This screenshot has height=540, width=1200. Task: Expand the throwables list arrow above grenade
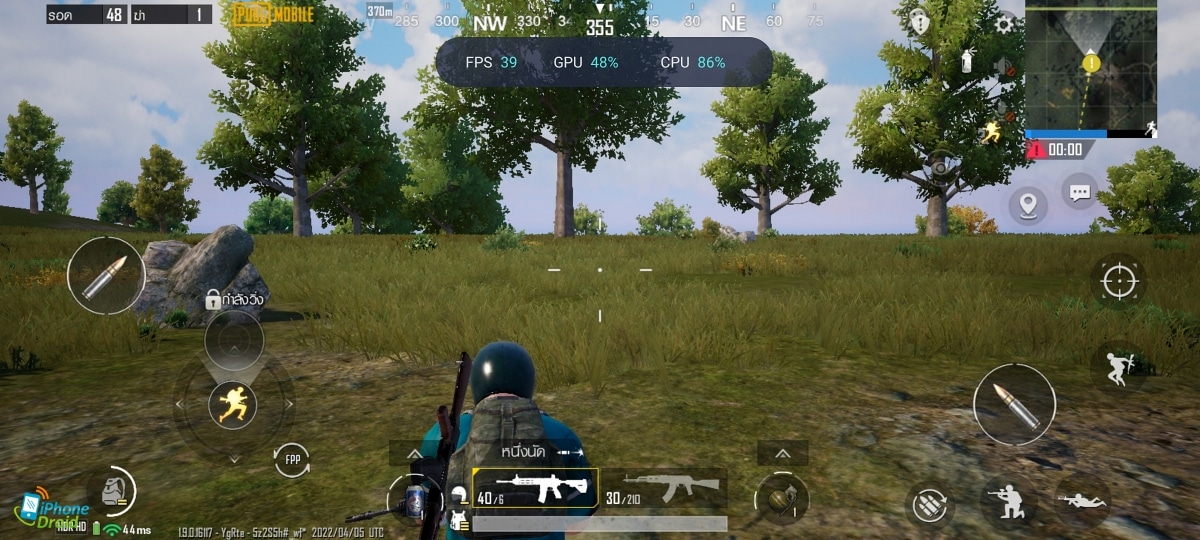click(782, 454)
